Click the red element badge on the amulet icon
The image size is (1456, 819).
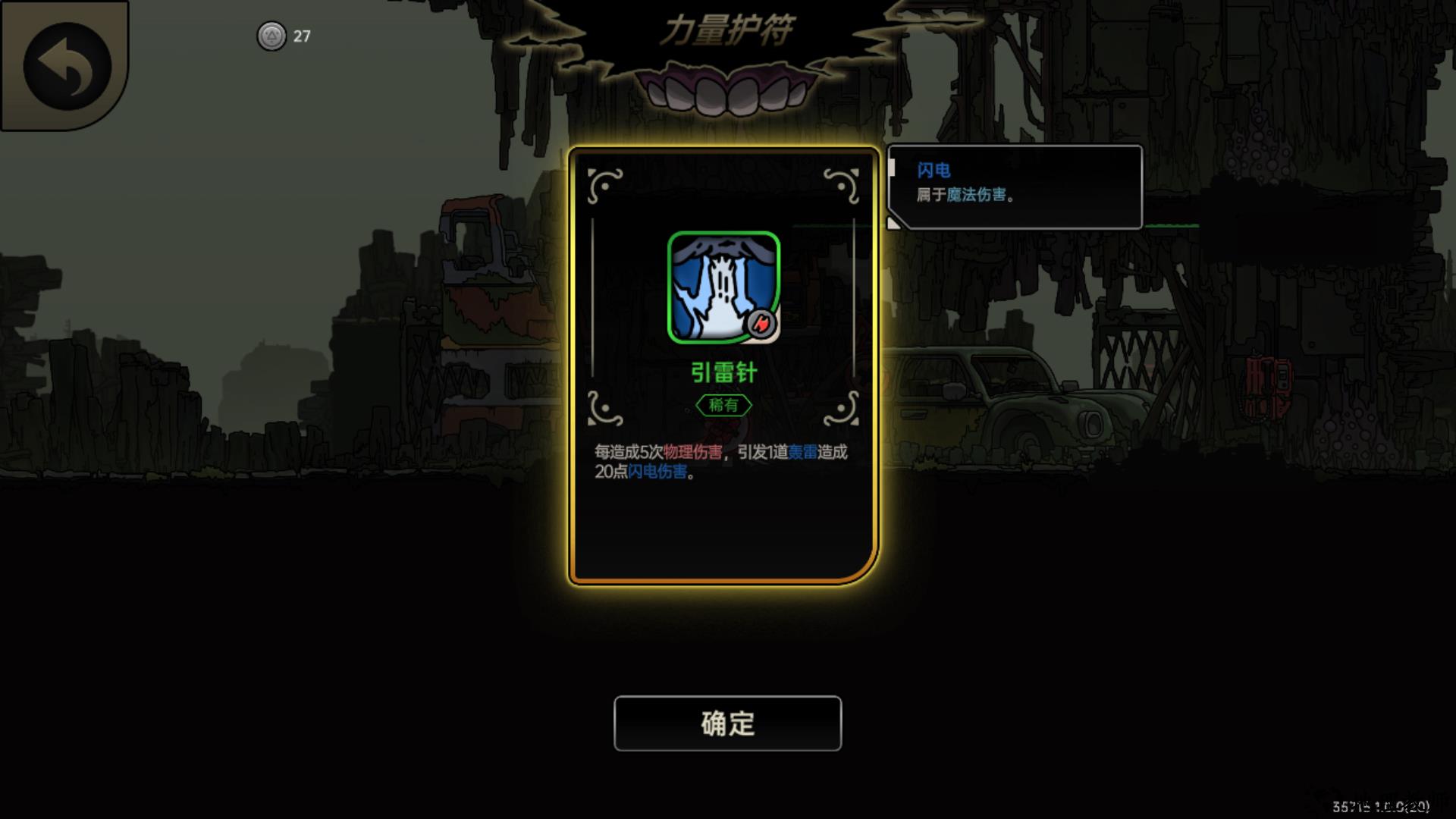click(763, 325)
